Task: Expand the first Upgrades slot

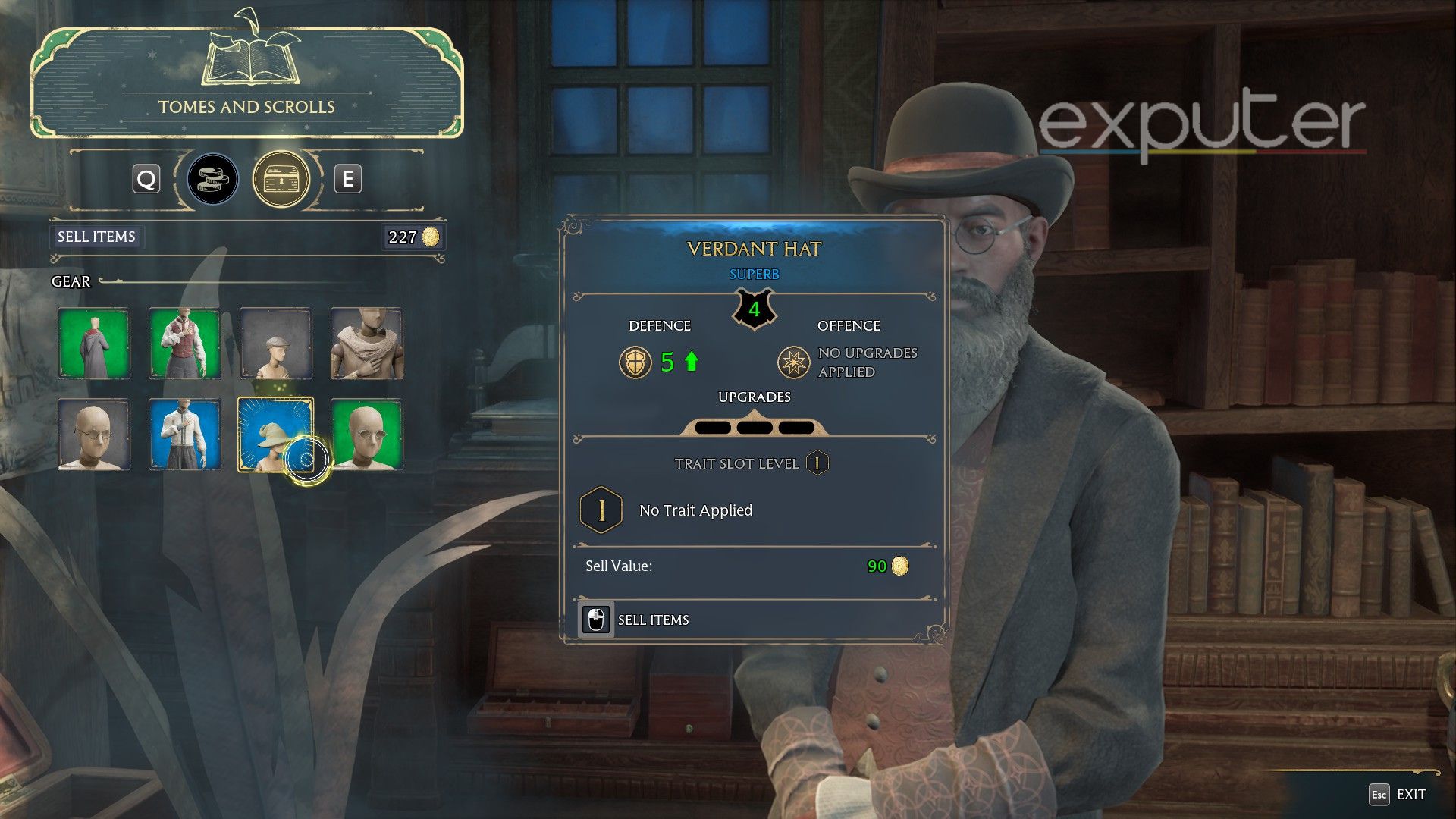Action: tap(711, 427)
